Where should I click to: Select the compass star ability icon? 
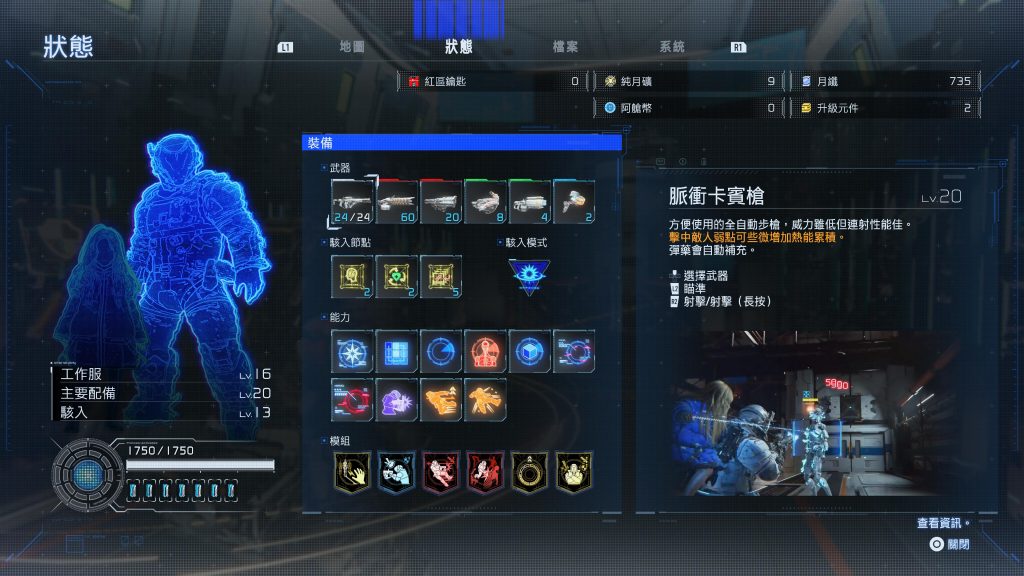point(352,351)
